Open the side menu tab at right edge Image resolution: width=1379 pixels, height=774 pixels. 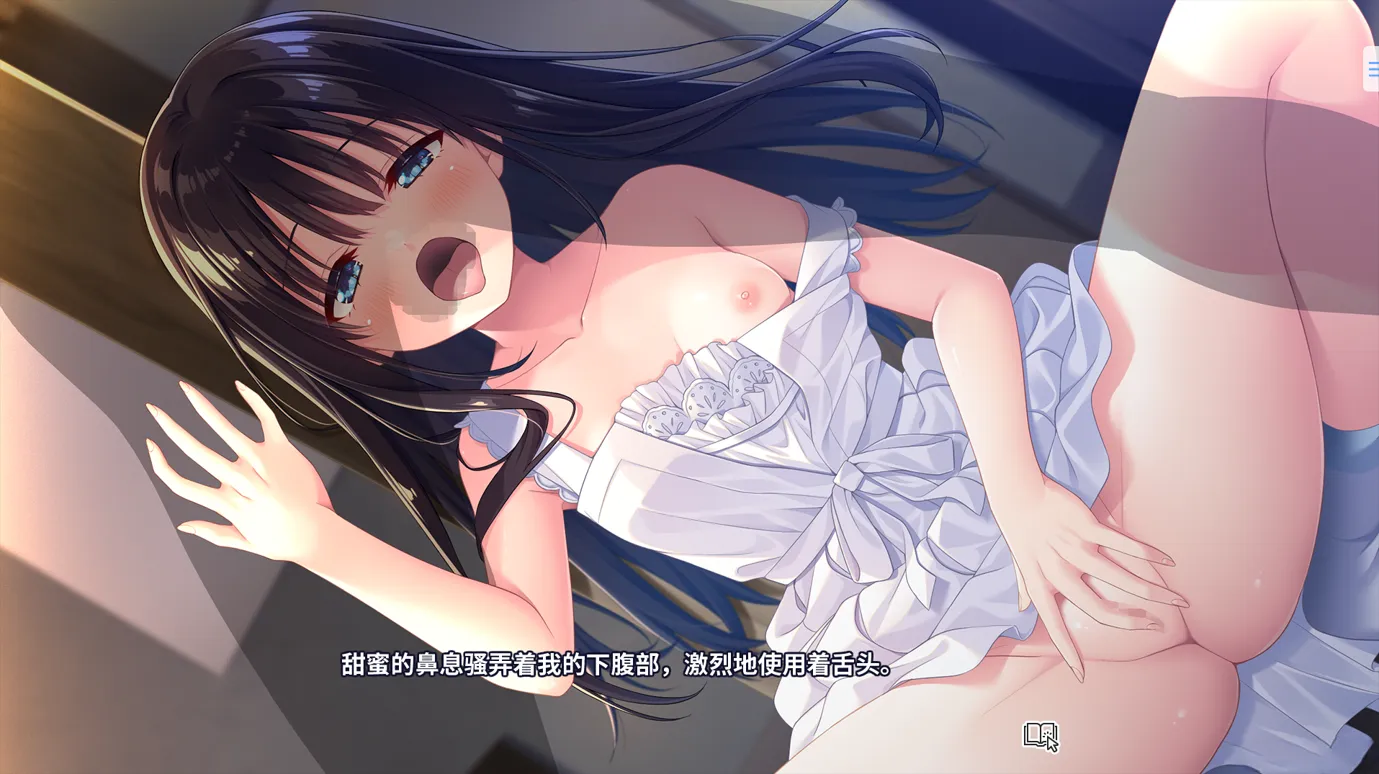click(x=1372, y=70)
